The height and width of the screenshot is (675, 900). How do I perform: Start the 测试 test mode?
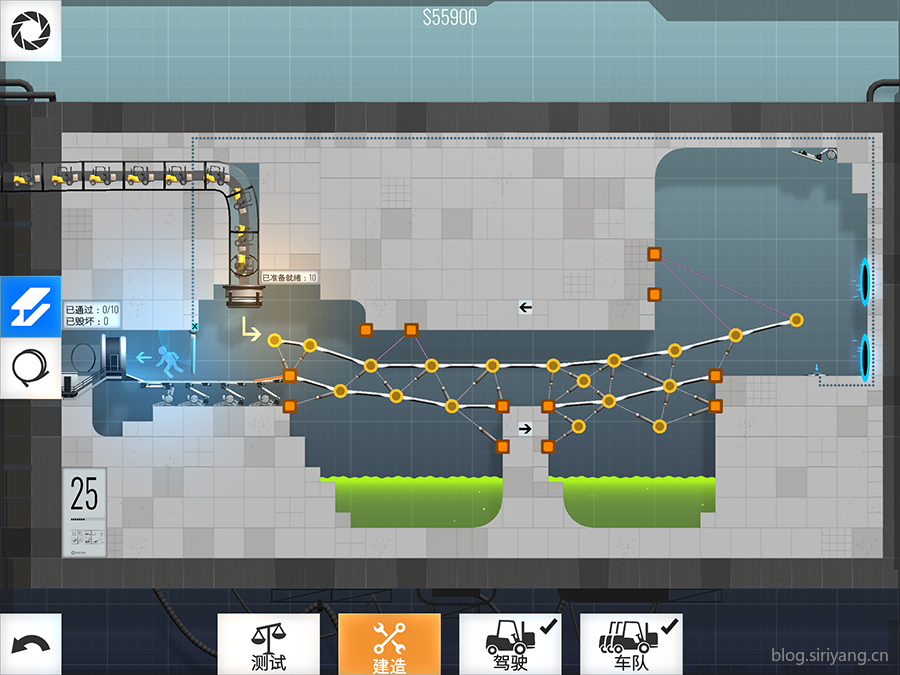point(269,644)
